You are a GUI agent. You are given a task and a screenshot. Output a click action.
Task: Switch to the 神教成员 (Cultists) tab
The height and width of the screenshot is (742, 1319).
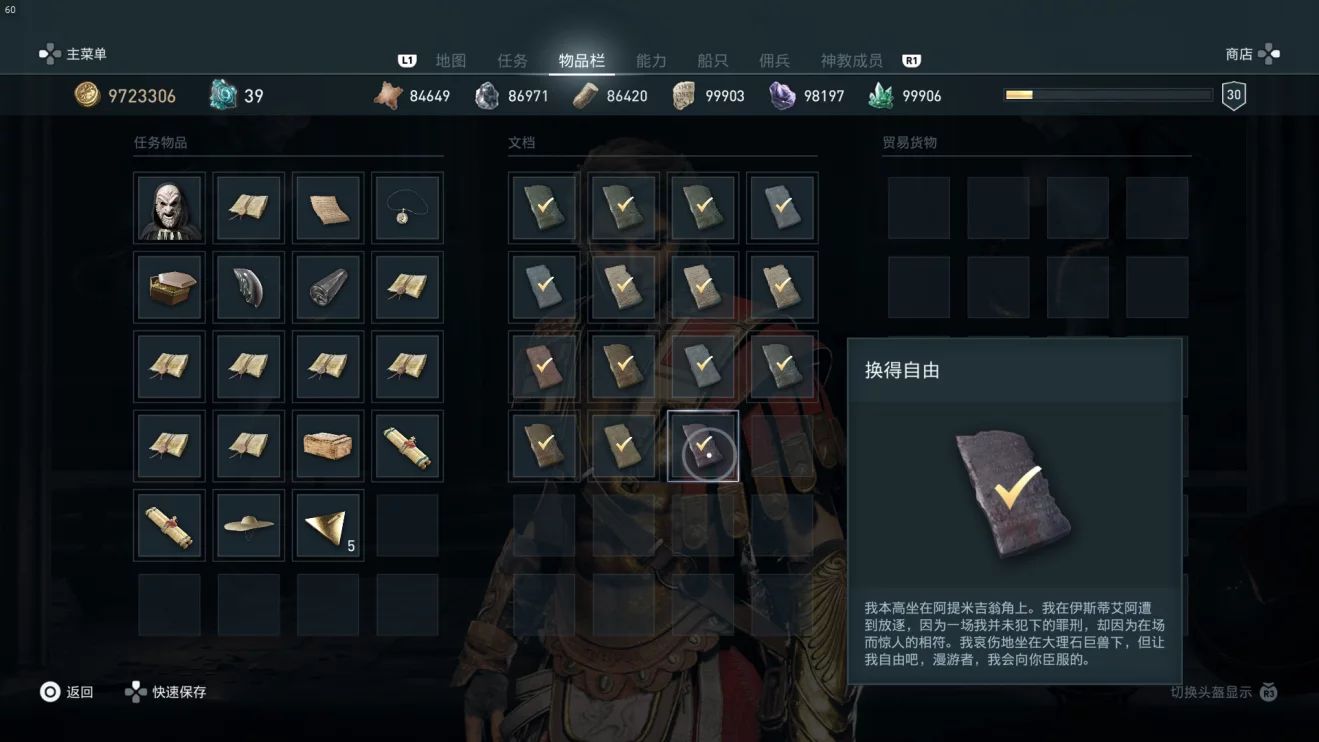pyautogui.click(x=851, y=61)
